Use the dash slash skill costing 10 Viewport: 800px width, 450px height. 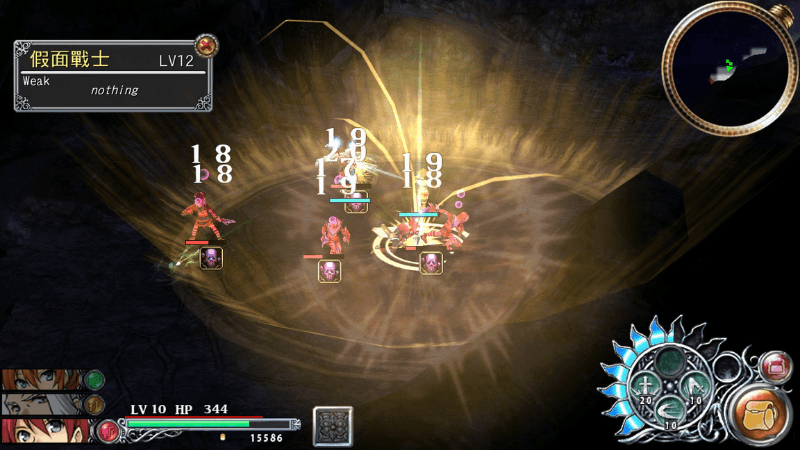[x=670, y=411]
